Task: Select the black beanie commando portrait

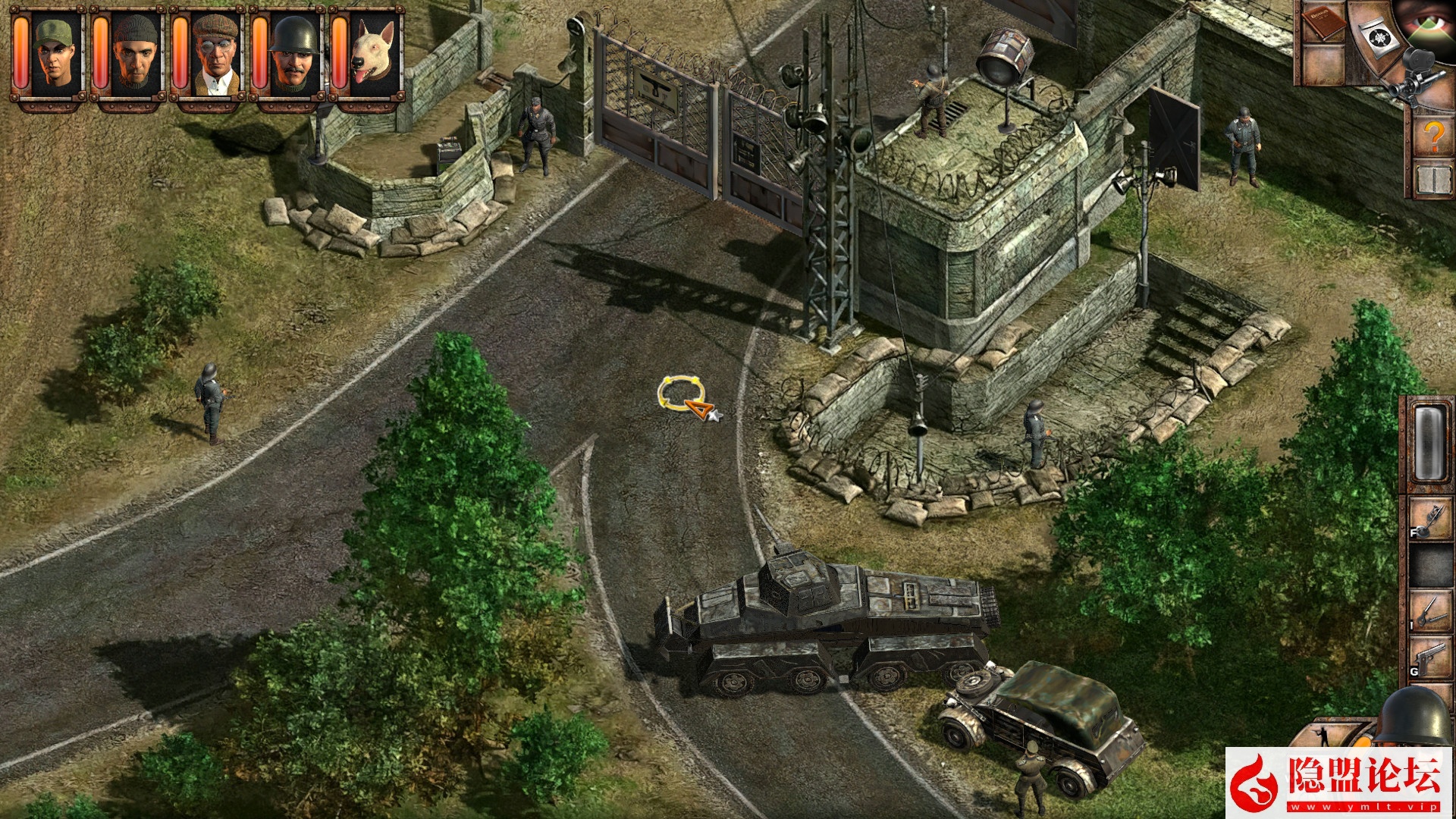Action: 136,54
